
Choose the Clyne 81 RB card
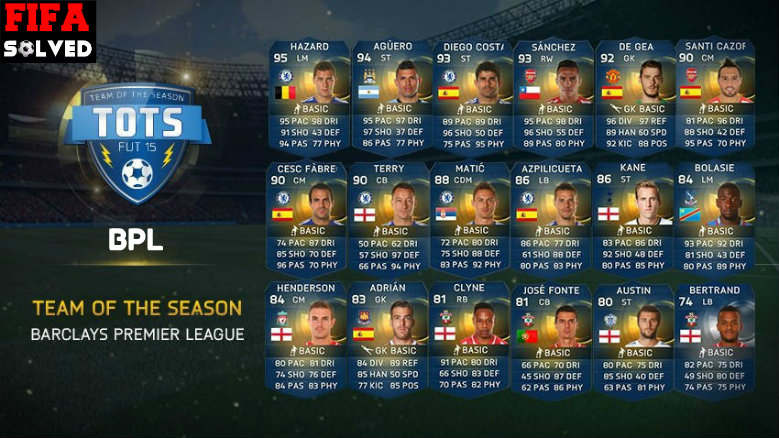coord(471,337)
